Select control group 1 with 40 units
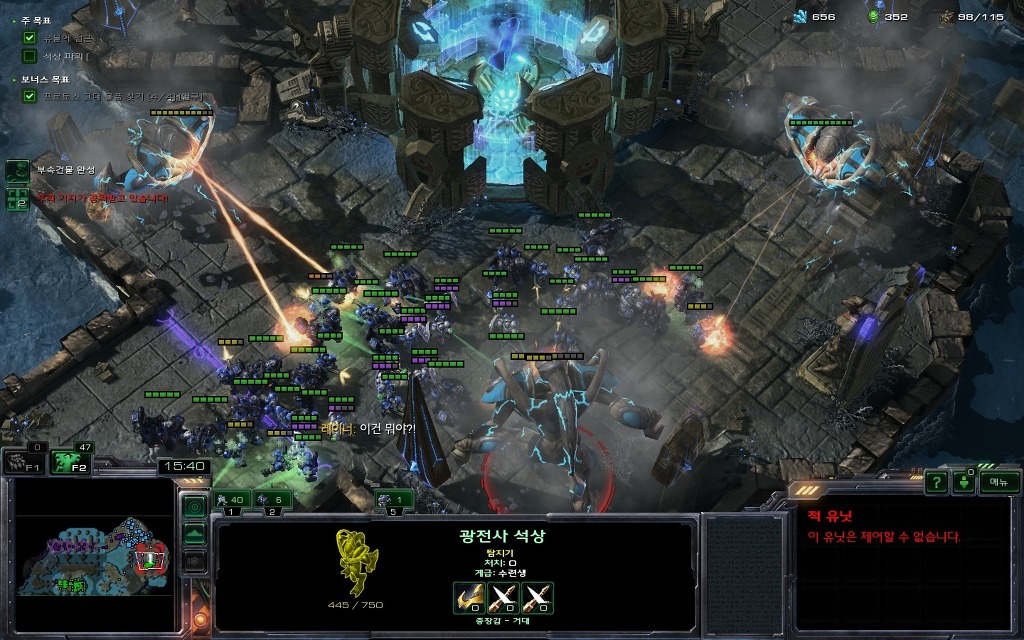 click(232, 500)
